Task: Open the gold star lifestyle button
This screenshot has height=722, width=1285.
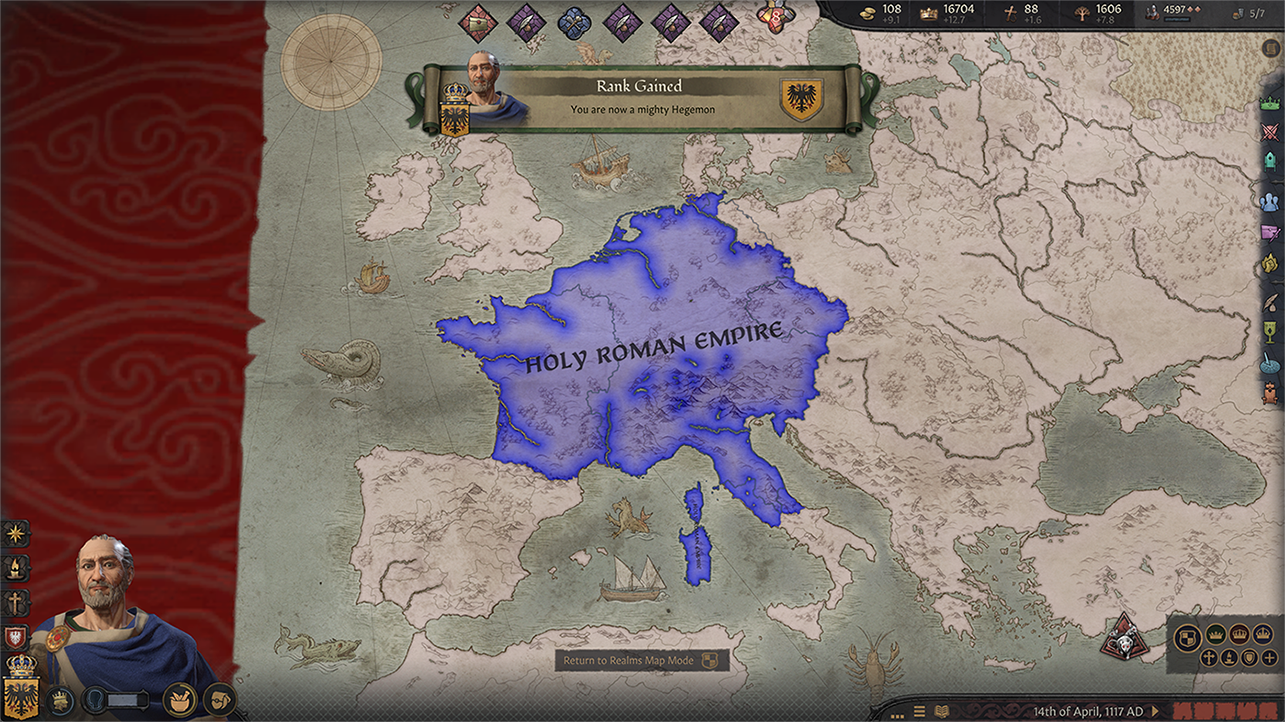Action: (x=17, y=533)
